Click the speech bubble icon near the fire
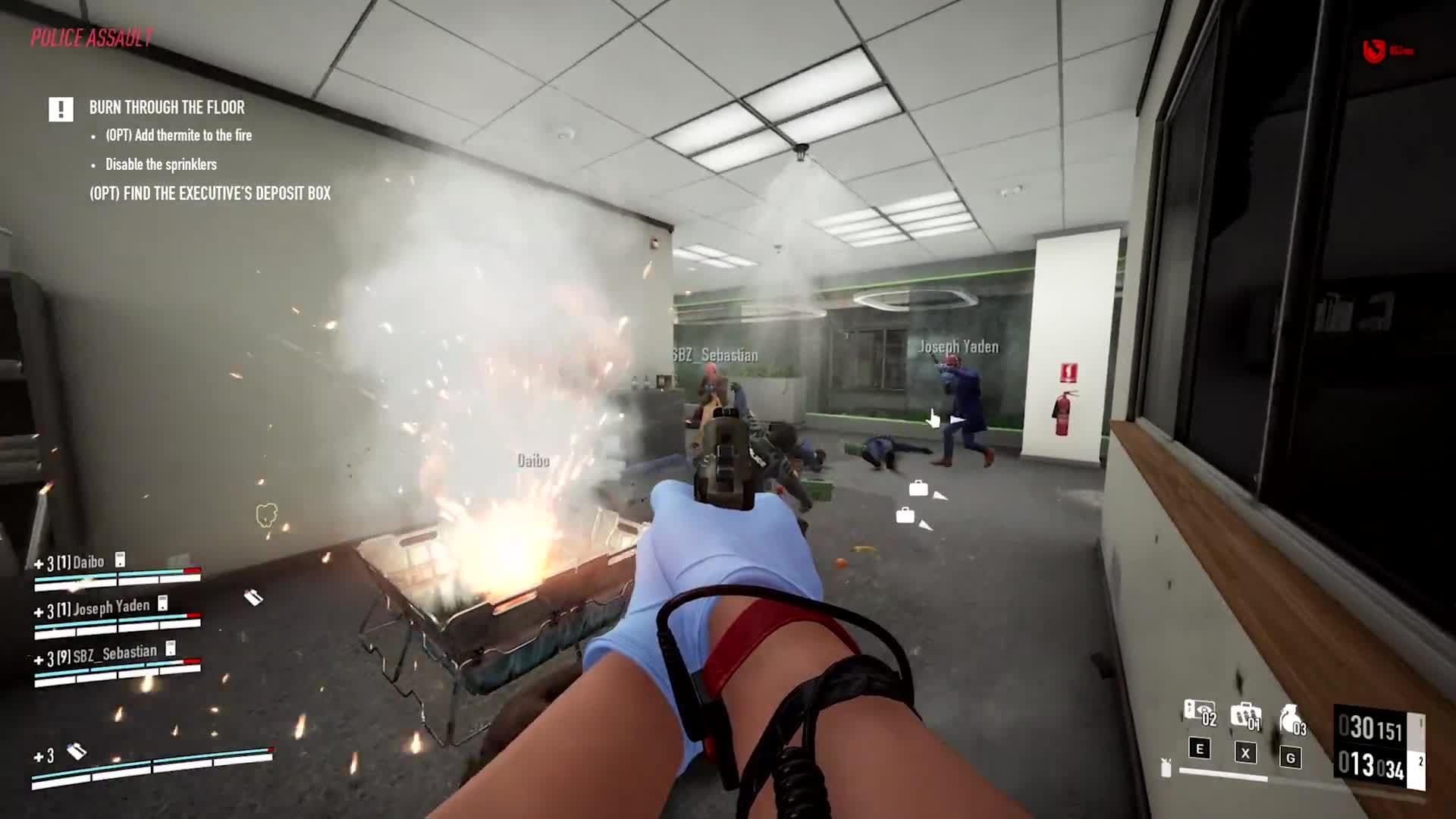 (265, 516)
